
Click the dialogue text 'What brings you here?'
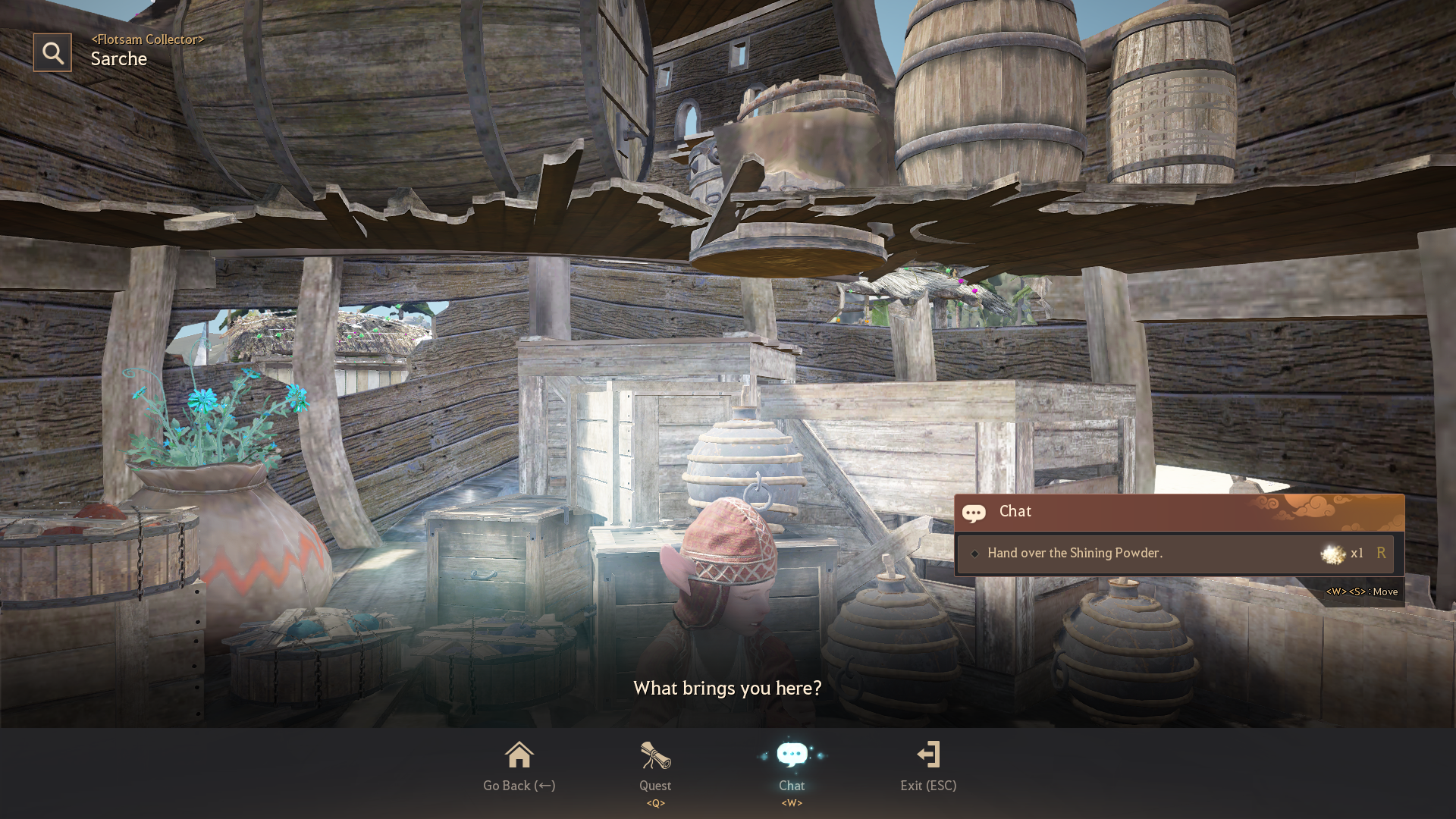[727, 689]
